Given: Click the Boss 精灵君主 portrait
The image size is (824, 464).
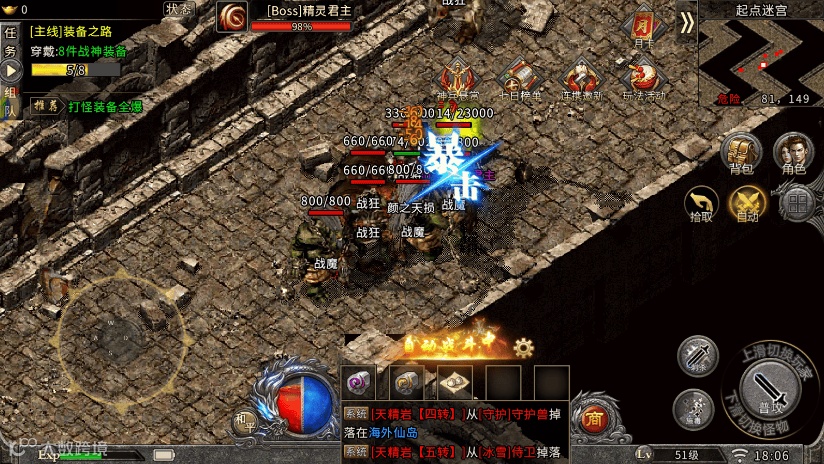Looking at the screenshot, I should tap(234, 16).
